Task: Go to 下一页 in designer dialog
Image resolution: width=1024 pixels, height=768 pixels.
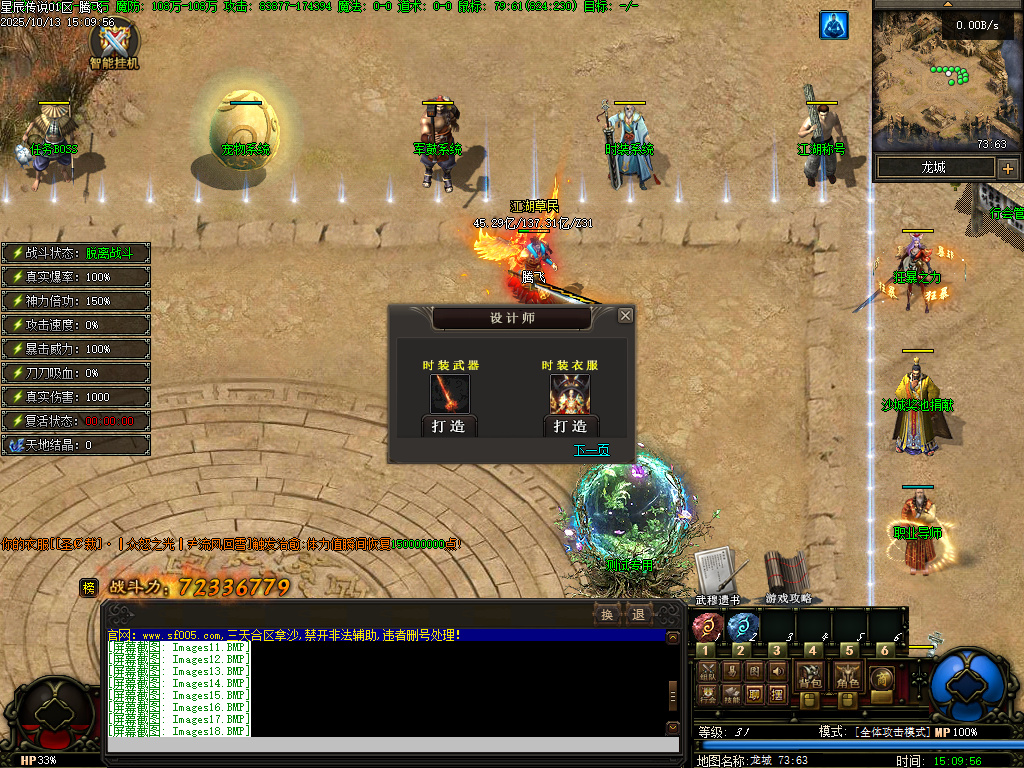Action: 591,450
